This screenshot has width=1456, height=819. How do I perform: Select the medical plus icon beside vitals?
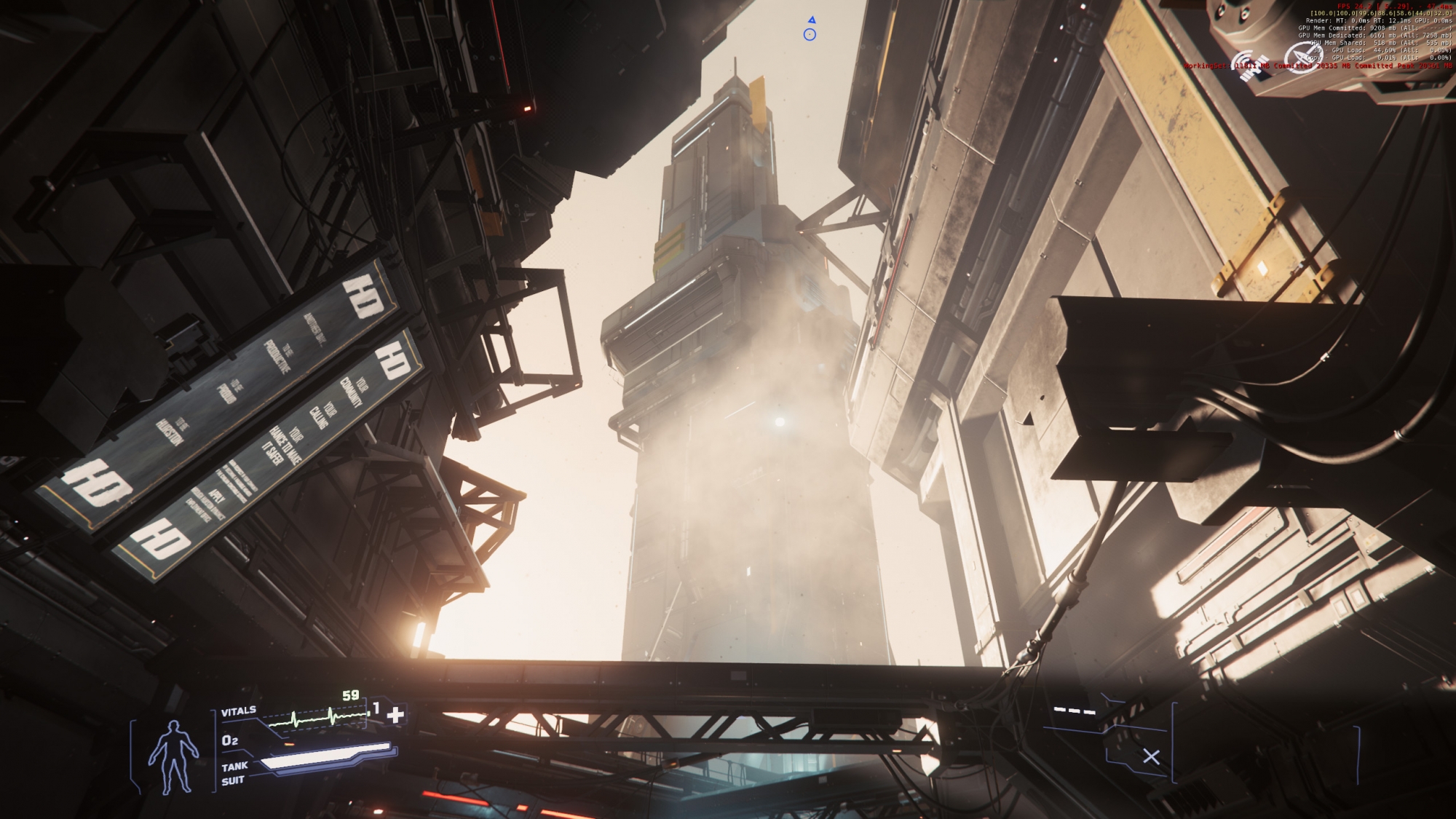point(395,715)
